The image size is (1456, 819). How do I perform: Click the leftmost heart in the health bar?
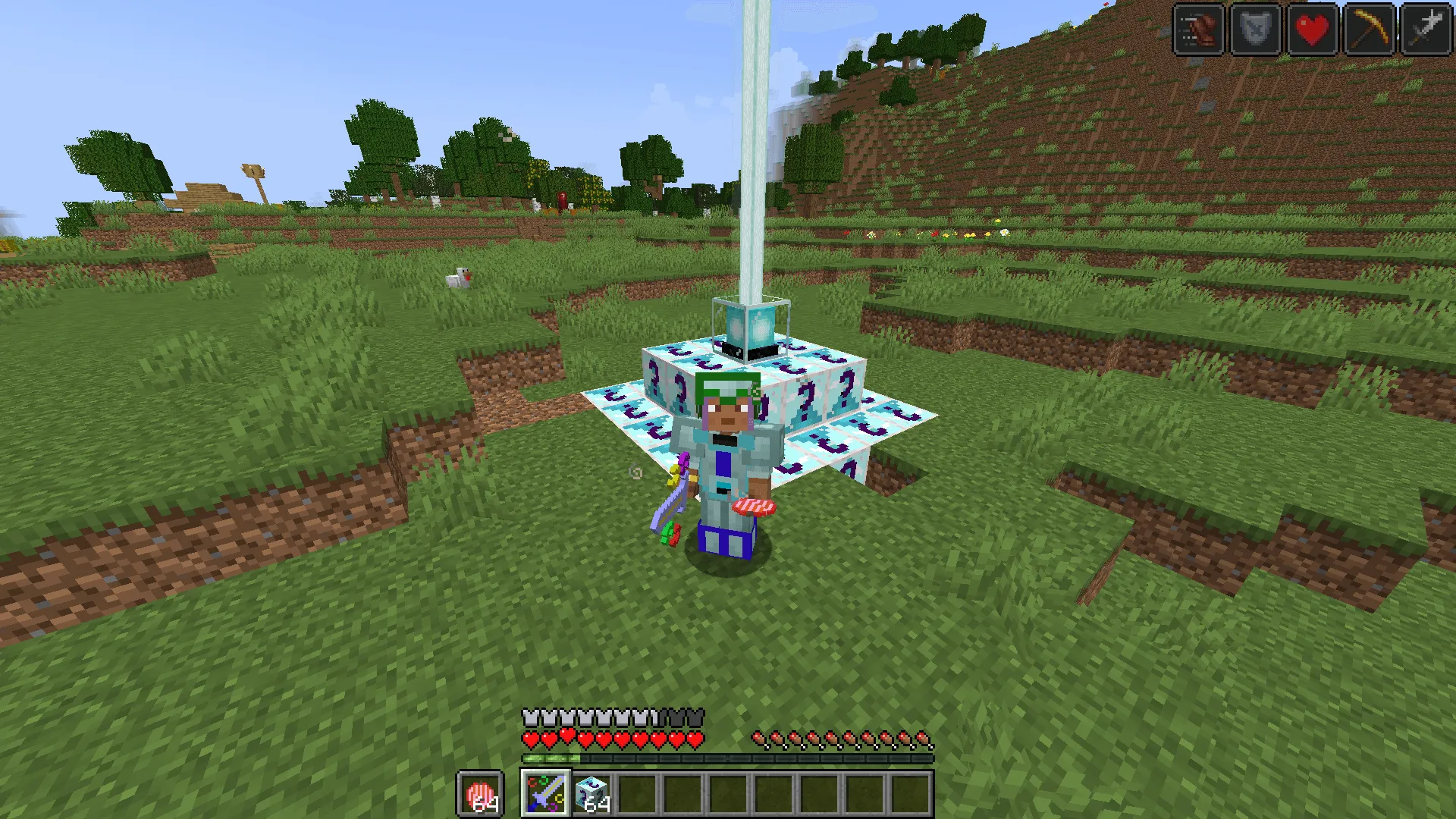(x=529, y=736)
